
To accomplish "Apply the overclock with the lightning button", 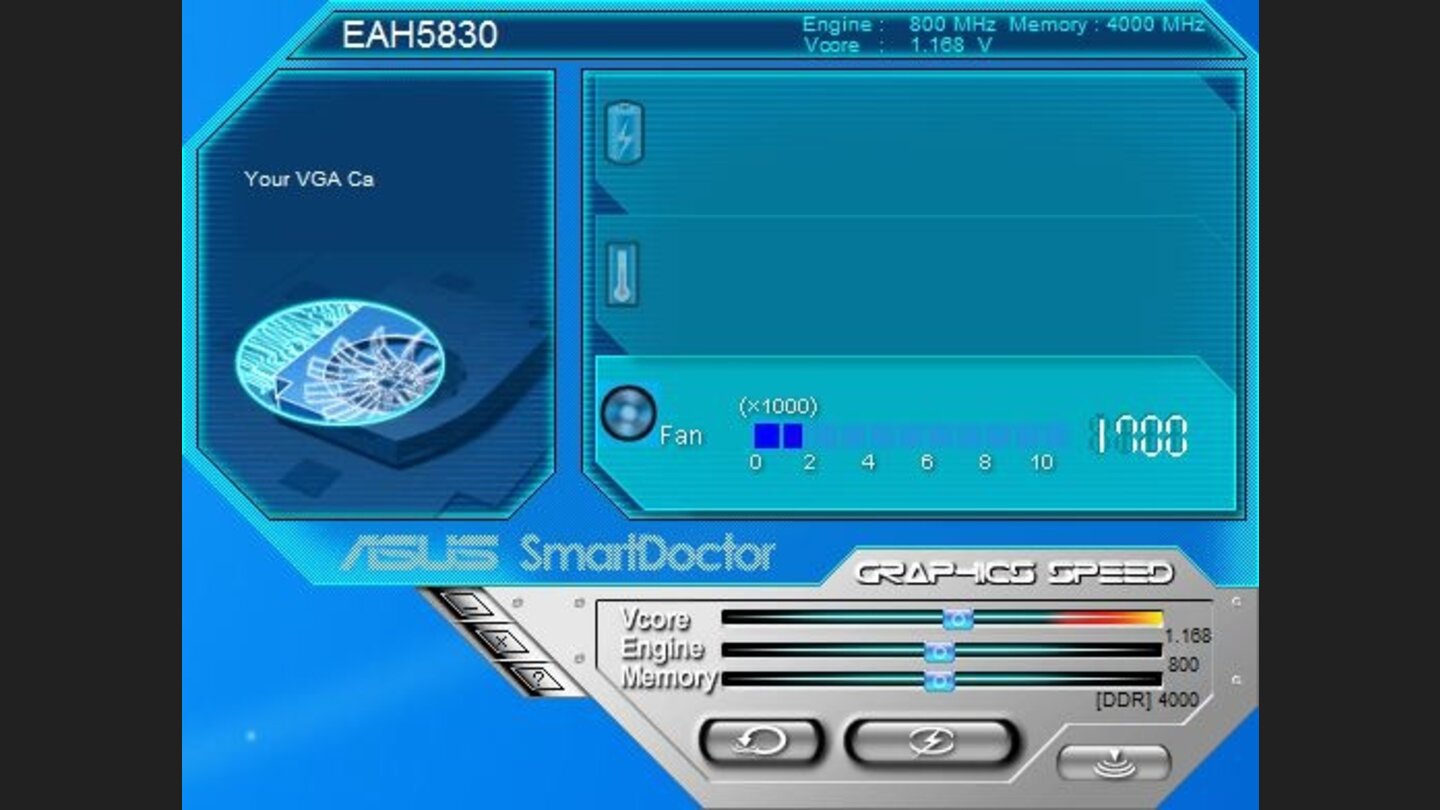I will coord(929,741).
